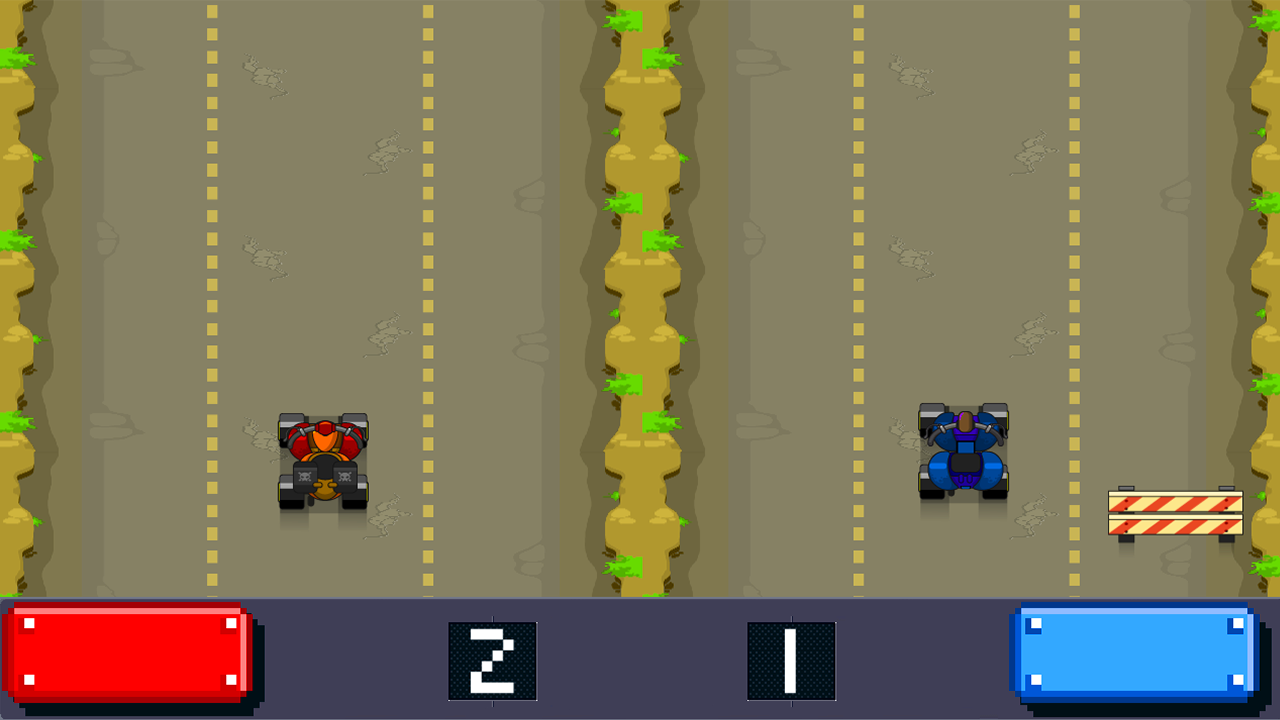Click the red rider's orange helmet
Screen dimensions: 1280x720
pyautogui.click(x=322, y=432)
